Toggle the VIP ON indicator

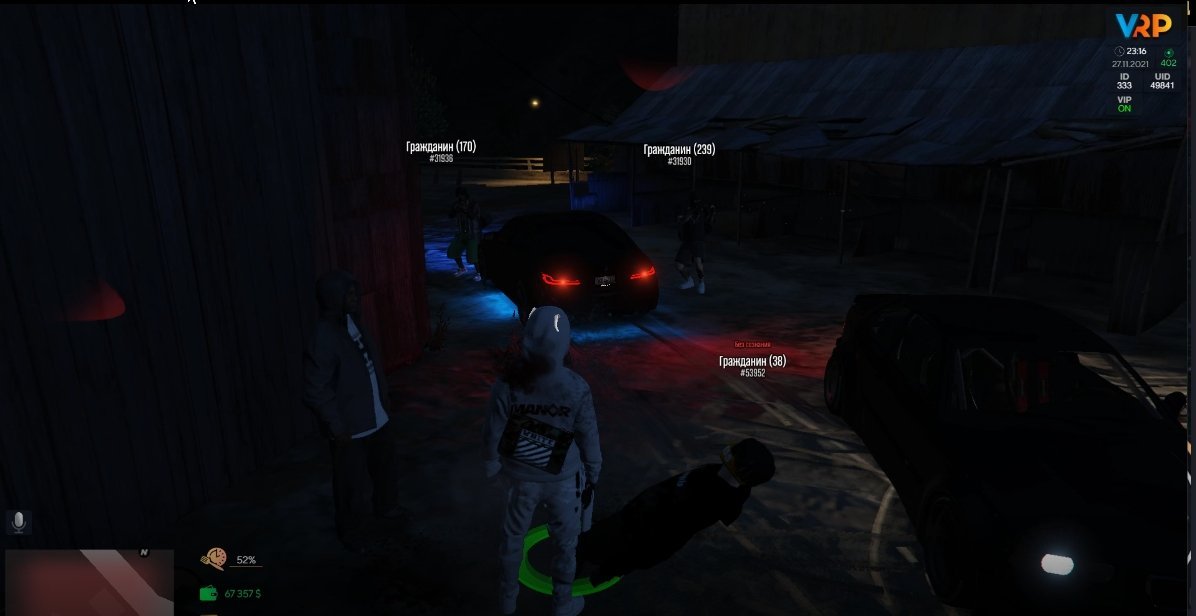pyautogui.click(x=1124, y=104)
